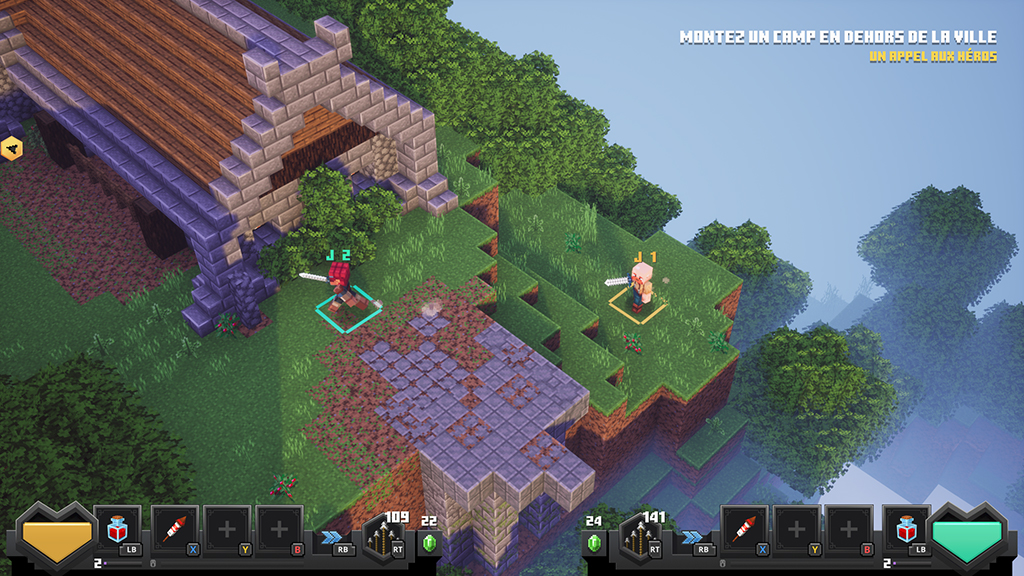Select the arrow quiver showing 109 arrows
The width and height of the screenshot is (1024, 576).
(x=386, y=537)
